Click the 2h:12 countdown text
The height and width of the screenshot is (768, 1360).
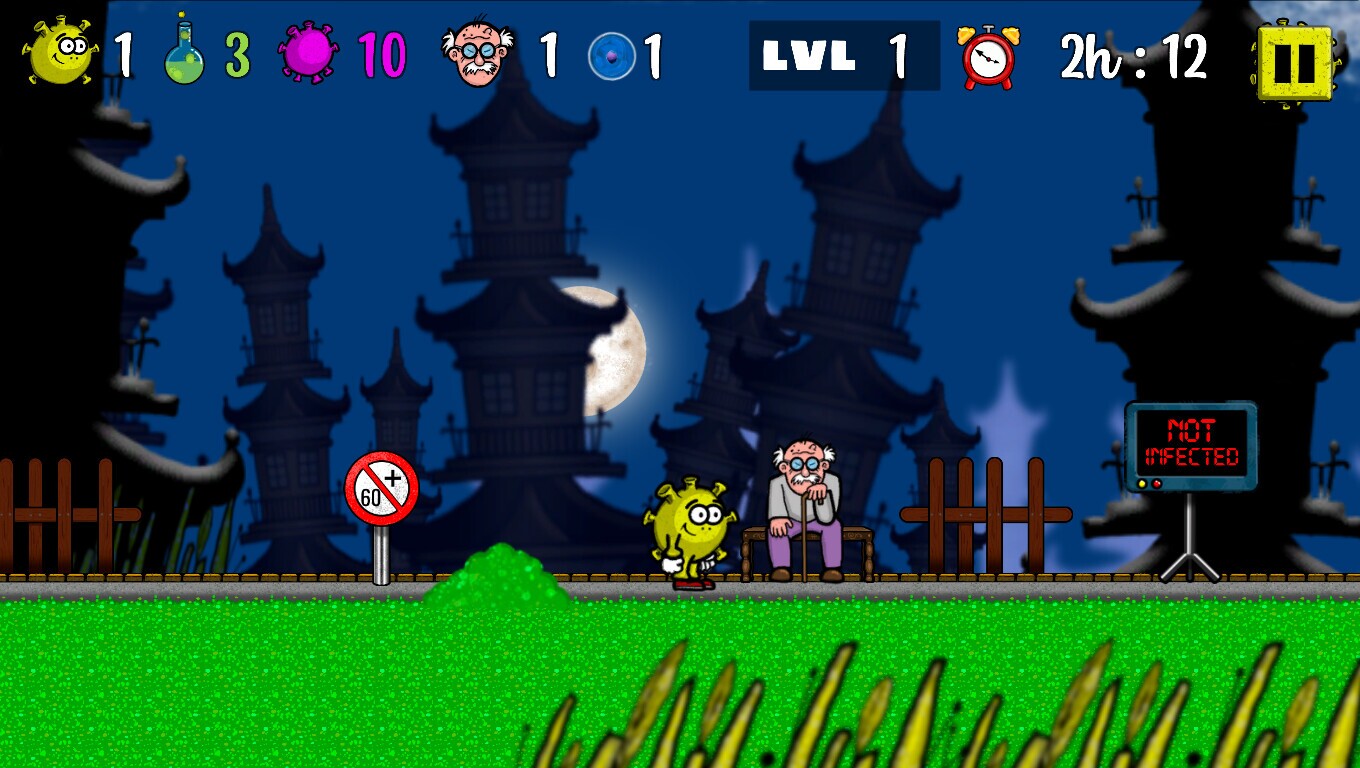[1130, 58]
